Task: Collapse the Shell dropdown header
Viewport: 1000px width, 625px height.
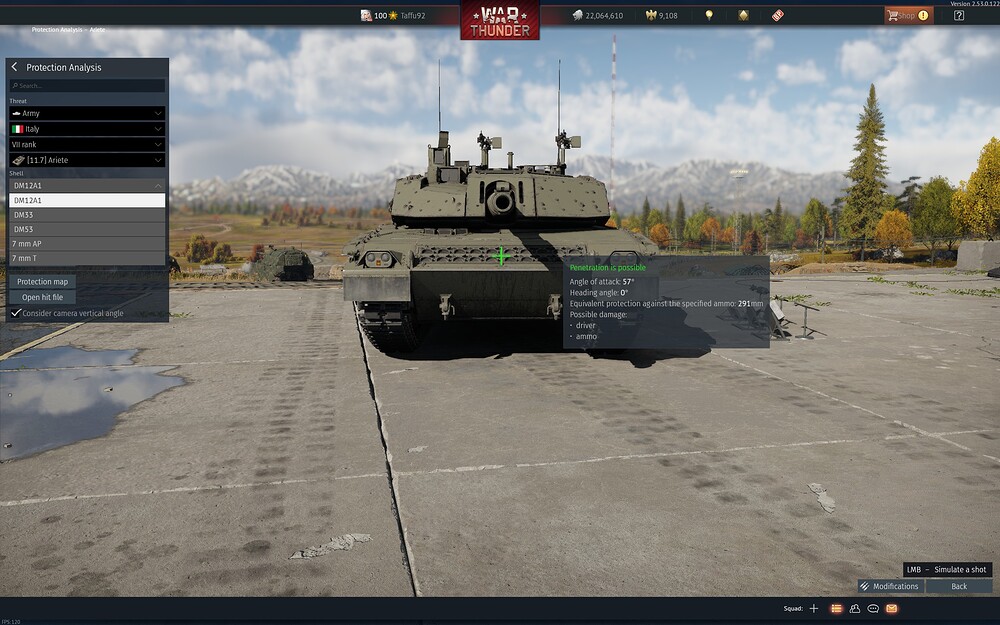Action: pyautogui.click(x=87, y=185)
